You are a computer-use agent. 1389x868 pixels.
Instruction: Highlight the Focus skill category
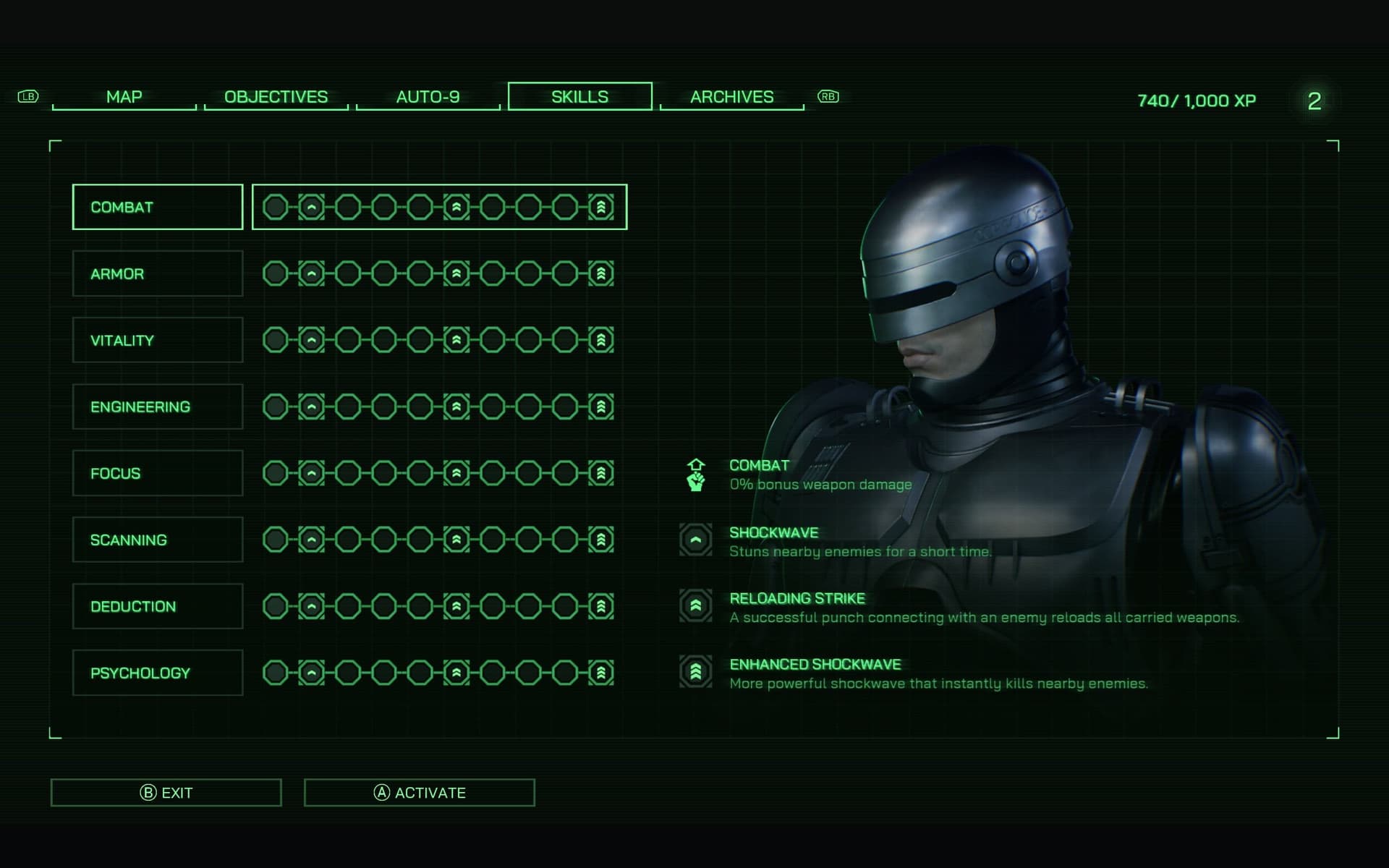point(158,474)
